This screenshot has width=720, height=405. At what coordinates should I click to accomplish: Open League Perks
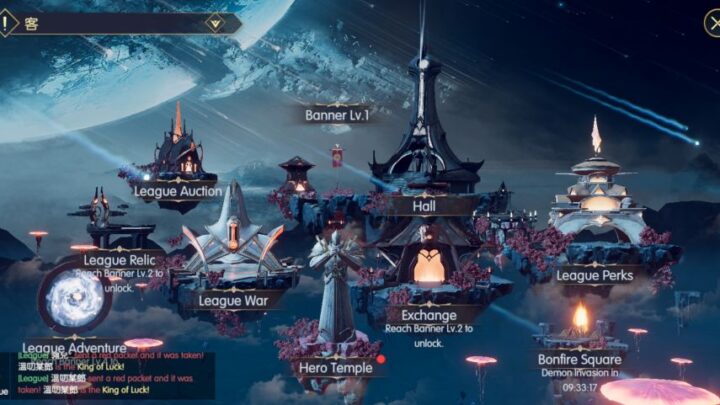pyautogui.click(x=595, y=275)
